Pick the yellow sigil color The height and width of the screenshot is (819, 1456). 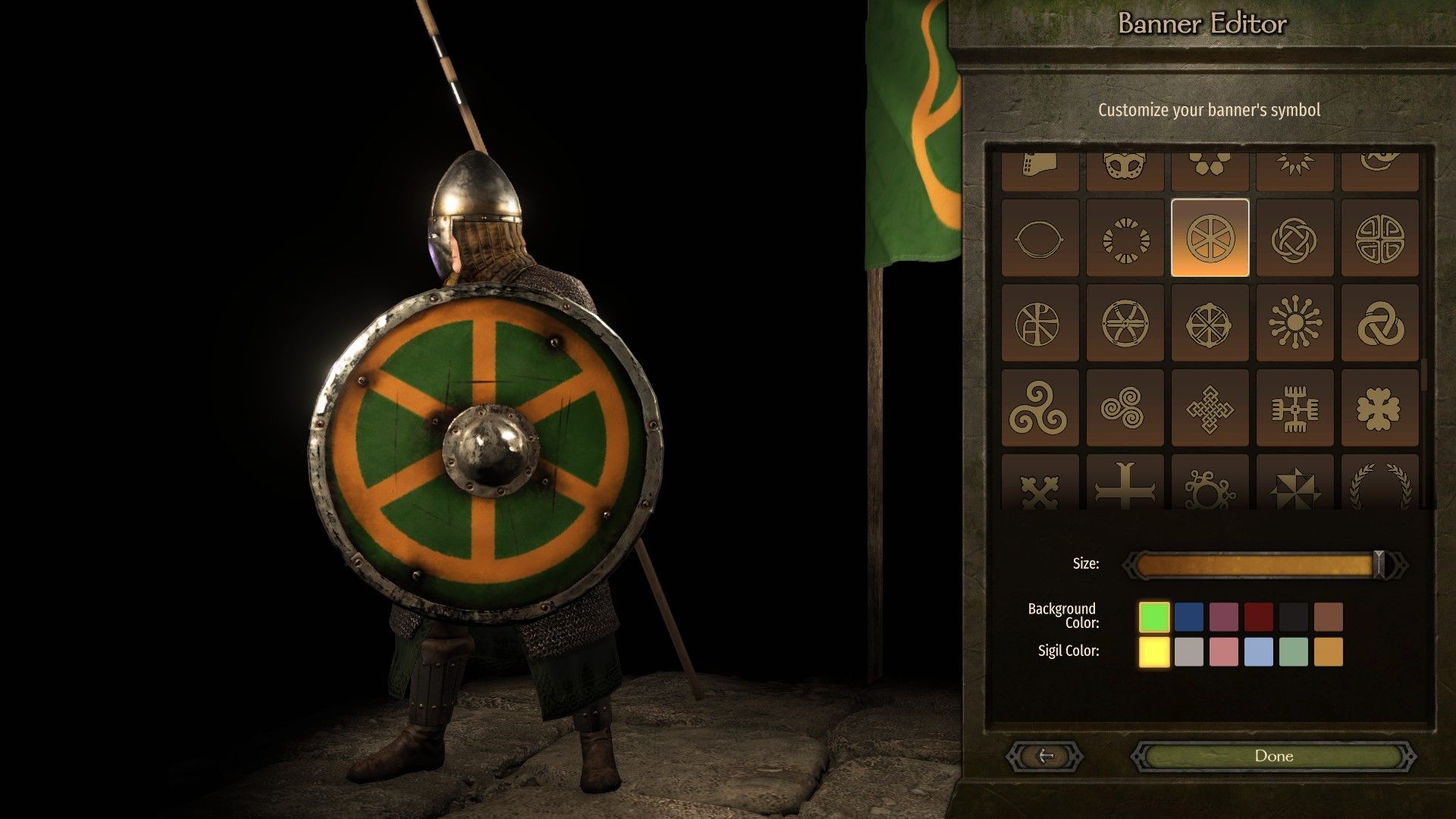[x=1153, y=650]
